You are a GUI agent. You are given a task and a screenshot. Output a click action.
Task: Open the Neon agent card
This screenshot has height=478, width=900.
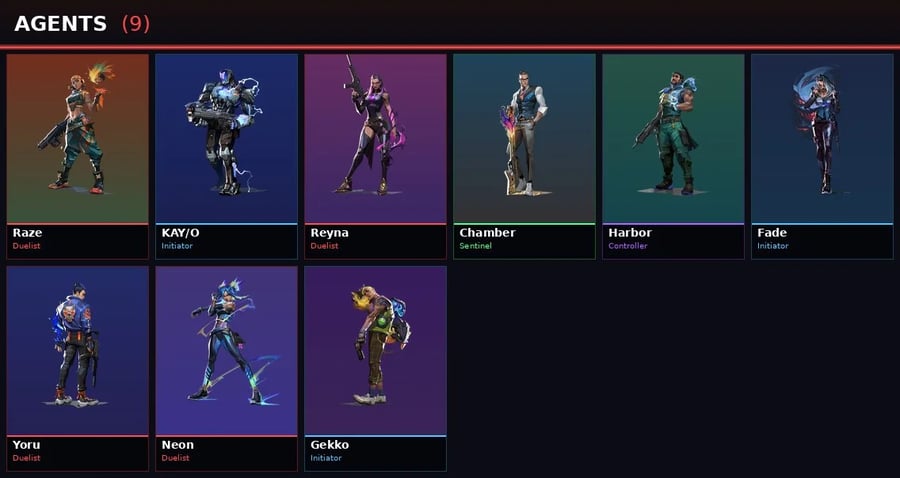pos(227,367)
